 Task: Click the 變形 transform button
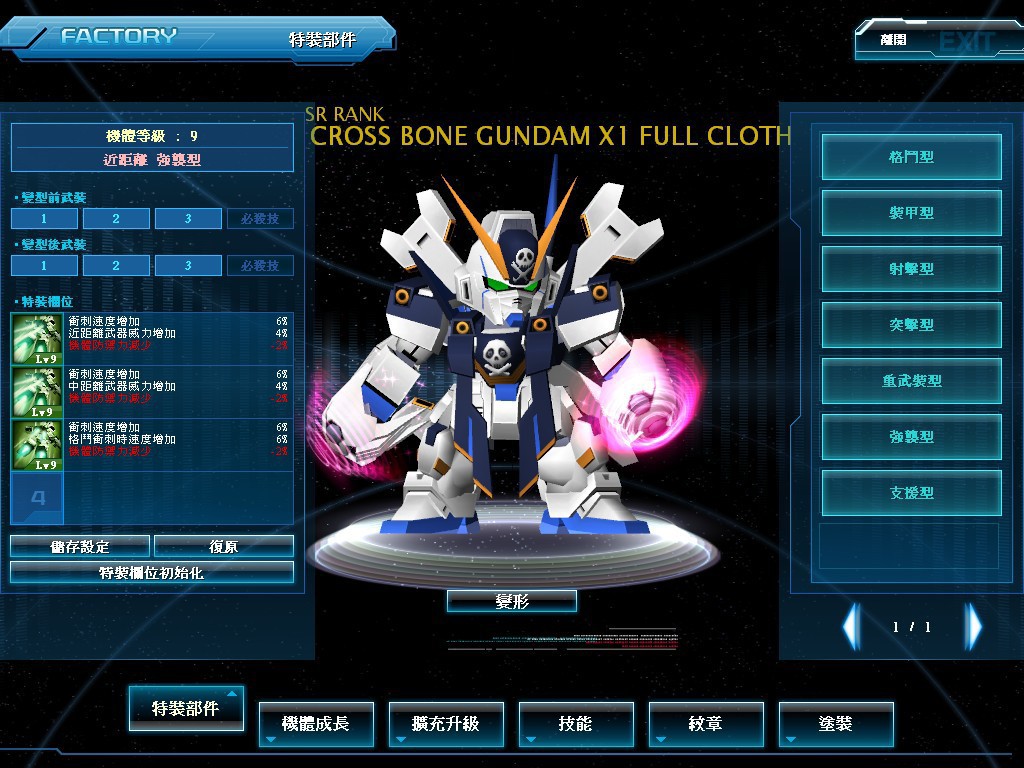tap(511, 601)
